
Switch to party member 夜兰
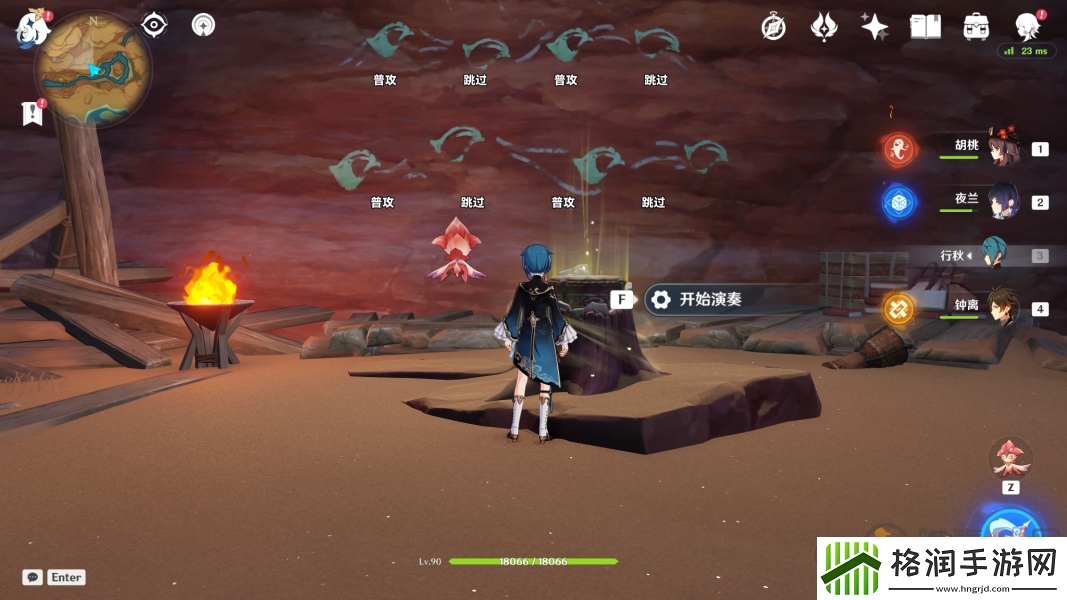pyautogui.click(x=1002, y=202)
